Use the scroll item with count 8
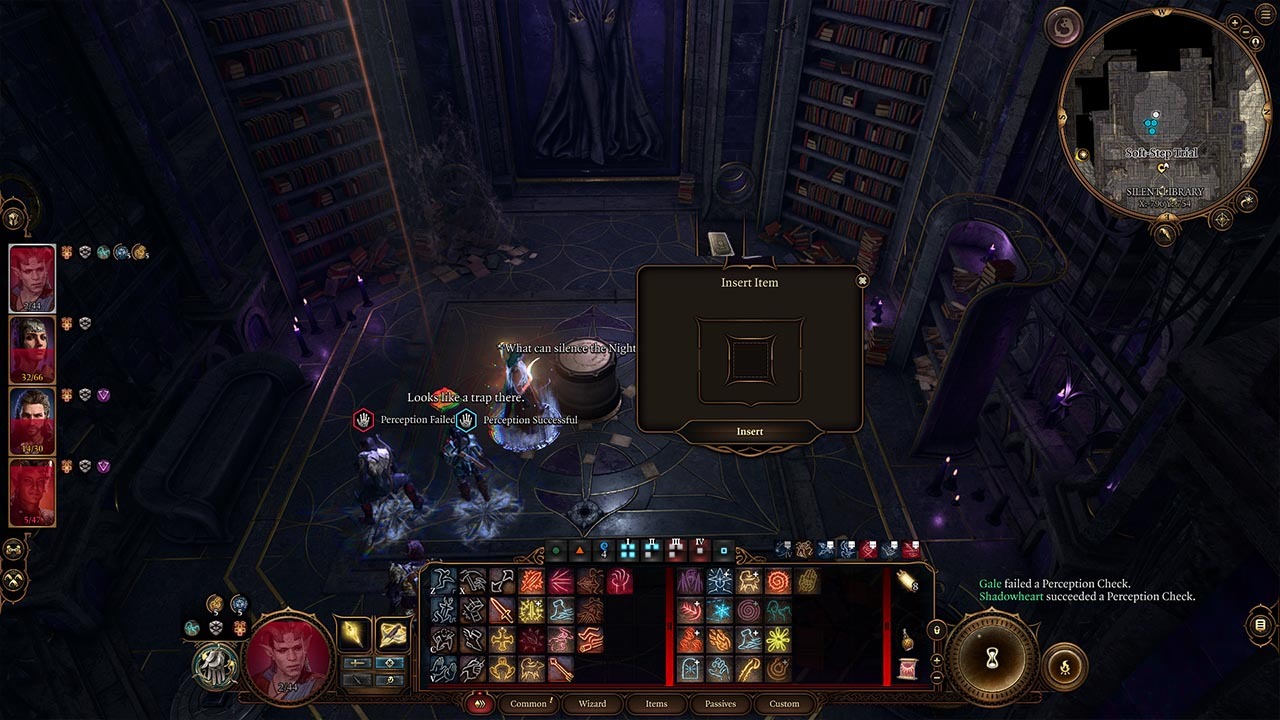The width and height of the screenshot is (1280, 720). pyautogui.click(x=906, y=581)
